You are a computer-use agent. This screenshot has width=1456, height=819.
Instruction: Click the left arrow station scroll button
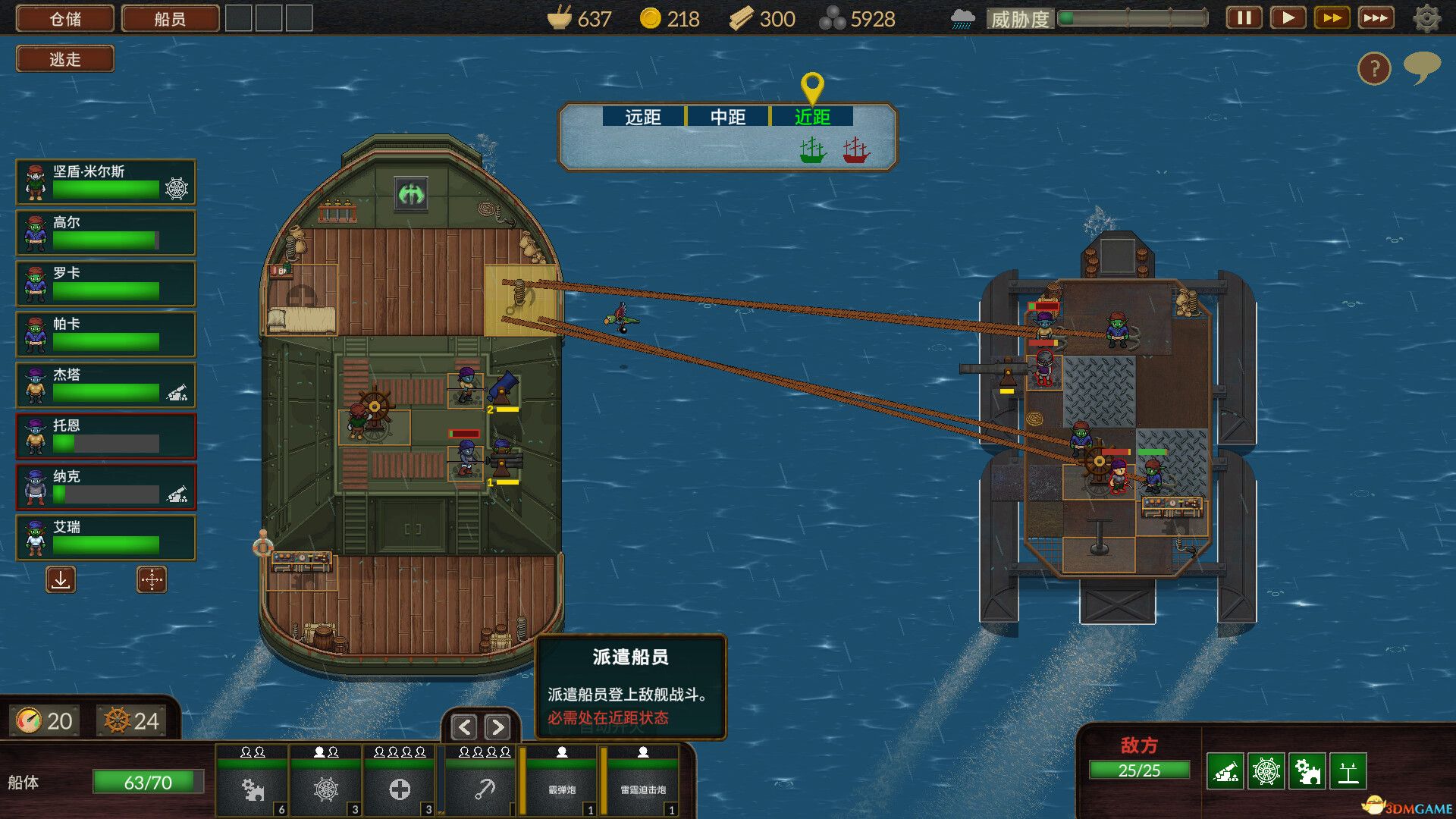(x=463, y=727)
